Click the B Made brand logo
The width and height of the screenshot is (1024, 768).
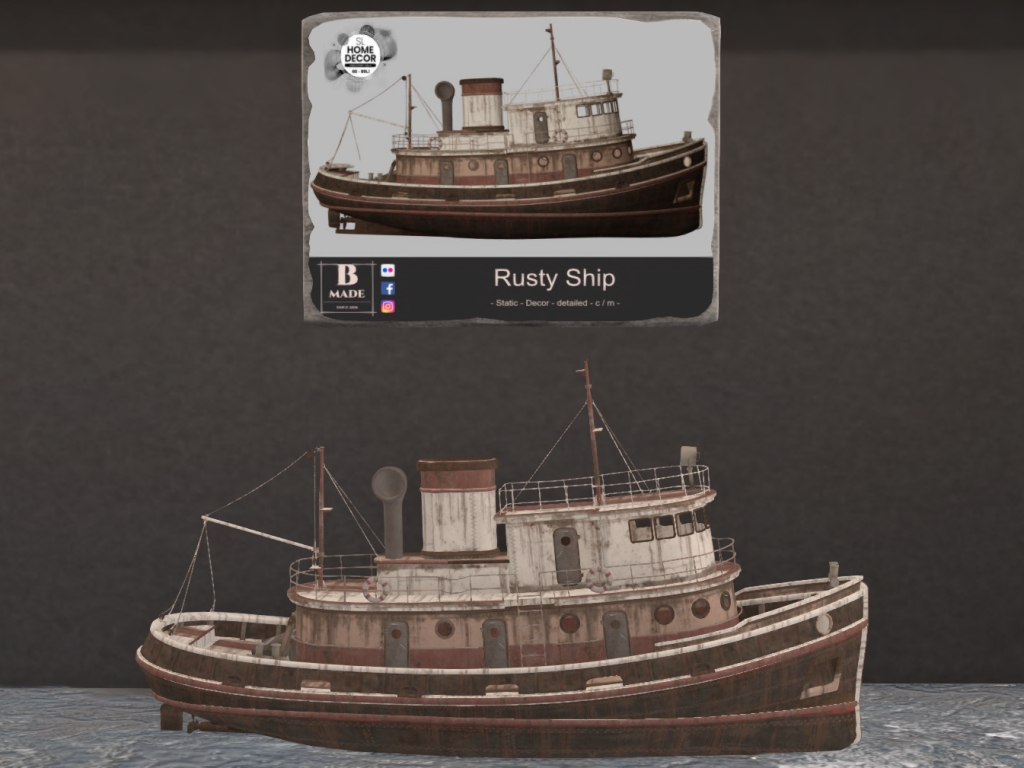point(345,287)
